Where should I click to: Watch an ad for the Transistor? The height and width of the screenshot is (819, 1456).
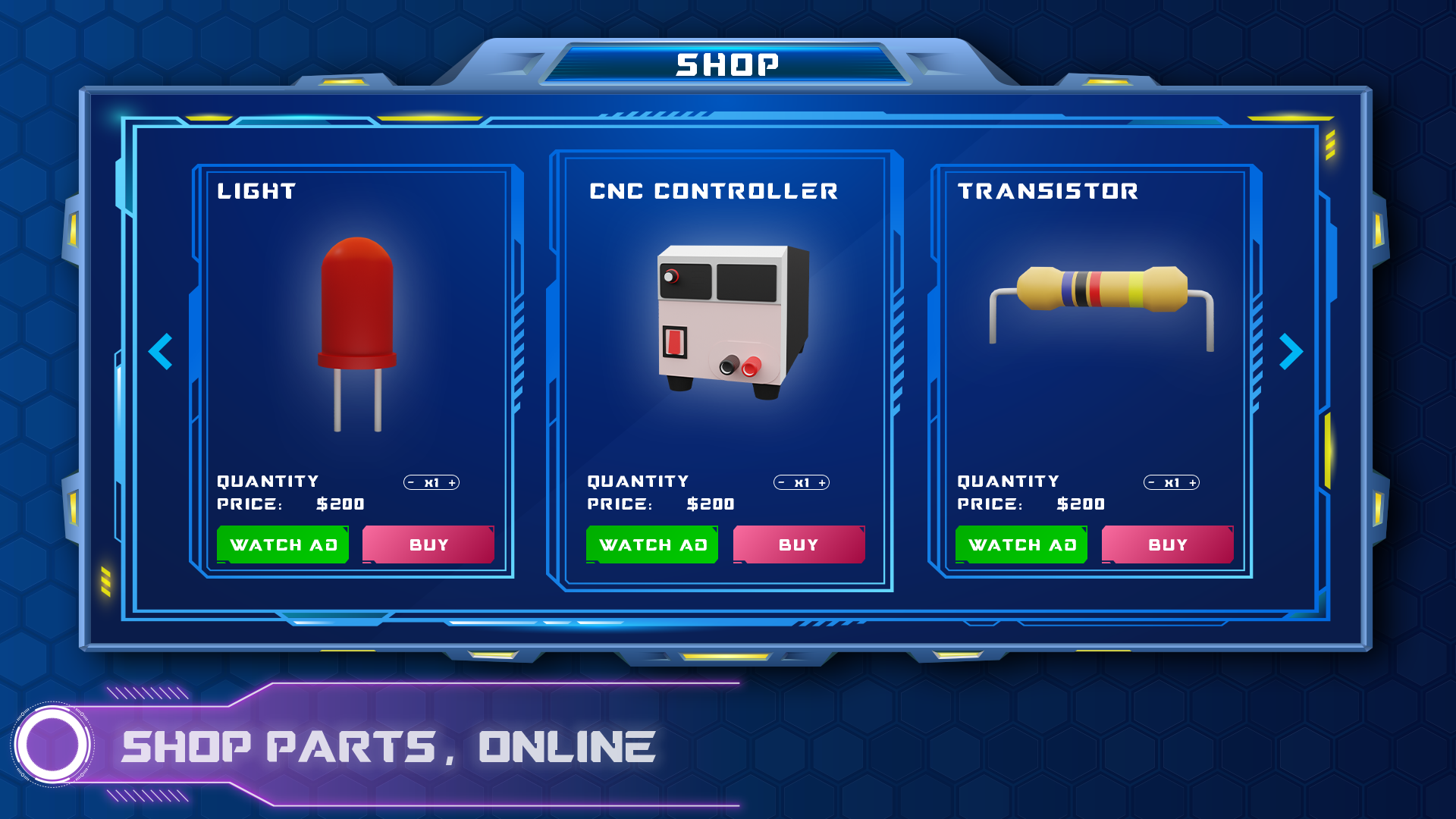pyautogui.click(x=1021, y=544)
